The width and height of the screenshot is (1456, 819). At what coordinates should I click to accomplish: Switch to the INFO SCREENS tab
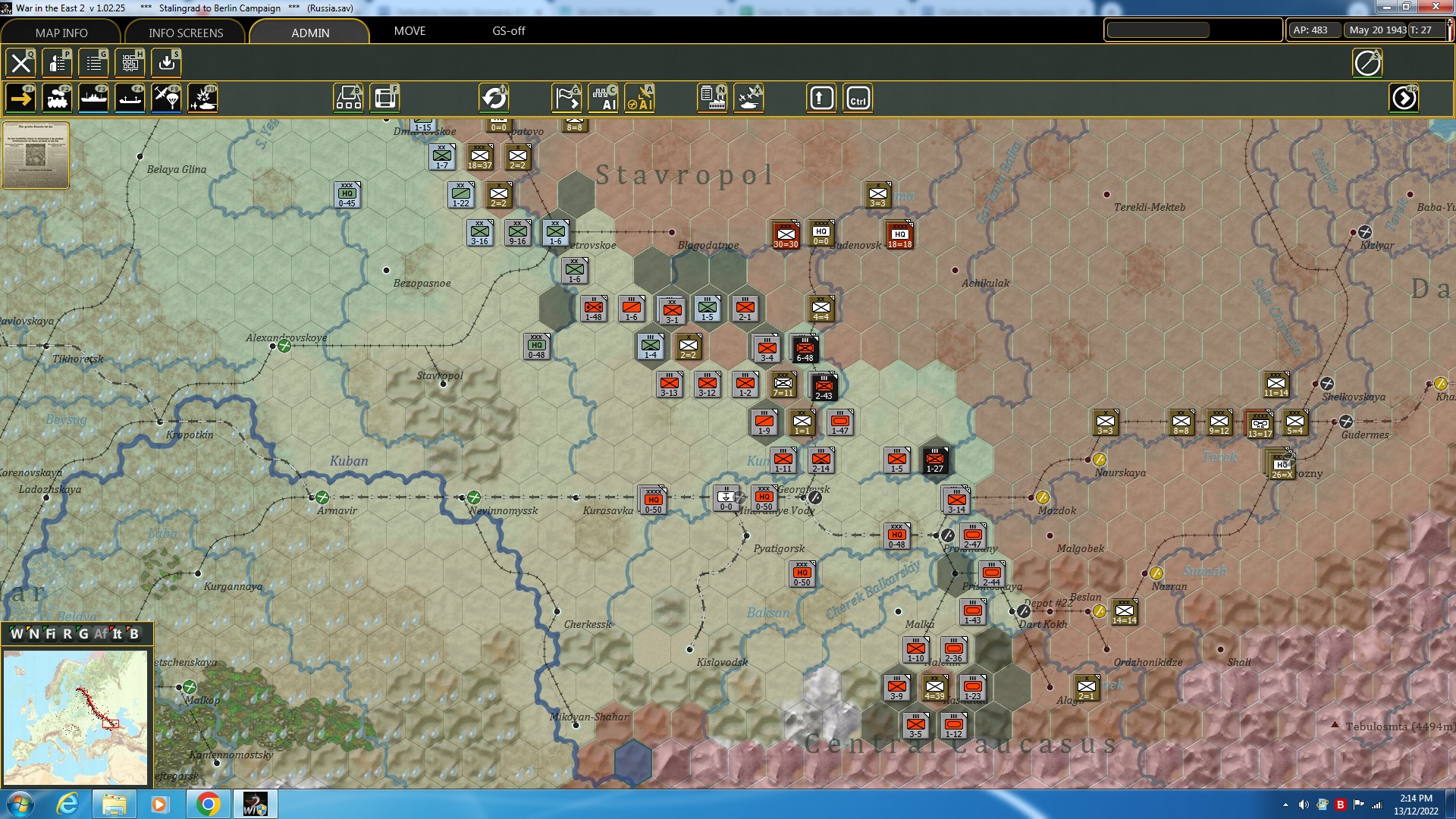[x=184, y=33]
